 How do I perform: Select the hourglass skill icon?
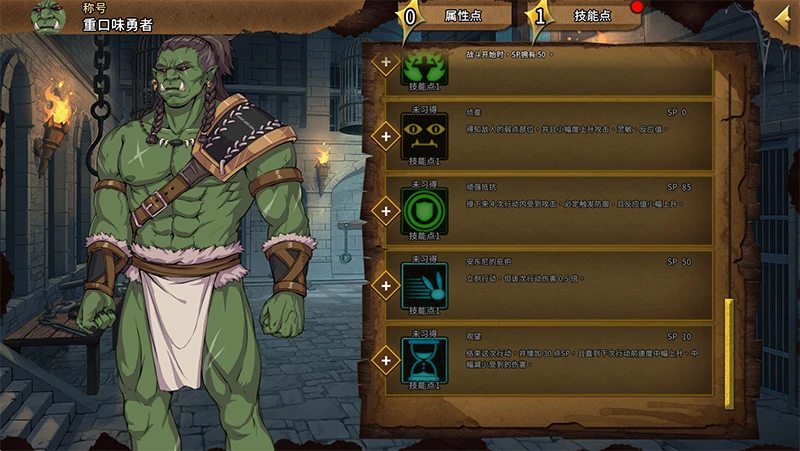tap(425, 358)
